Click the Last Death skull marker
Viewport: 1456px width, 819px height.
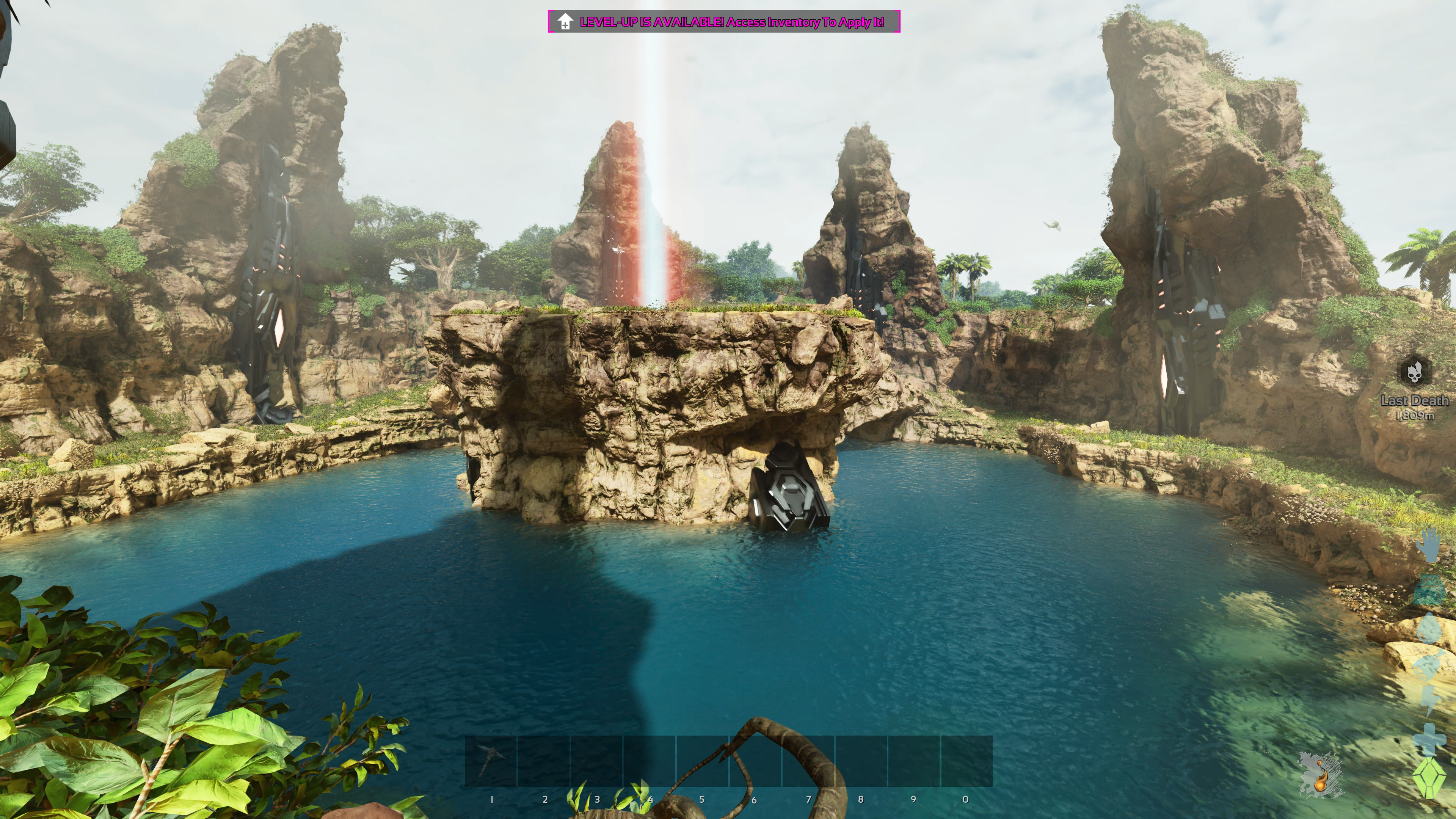1414,371
